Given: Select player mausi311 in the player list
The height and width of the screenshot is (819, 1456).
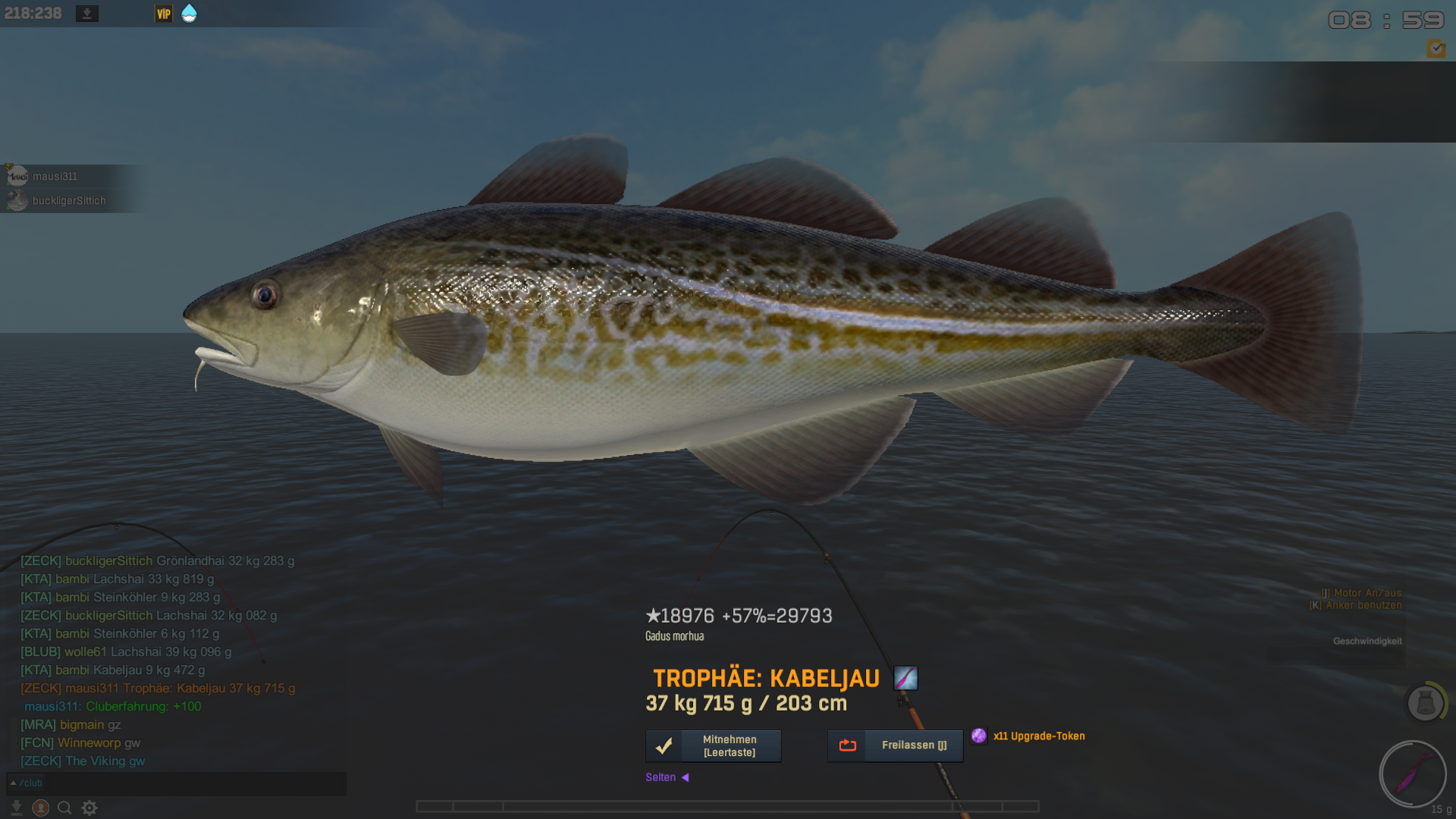Looking at the screenshot, I should point(55,176).
